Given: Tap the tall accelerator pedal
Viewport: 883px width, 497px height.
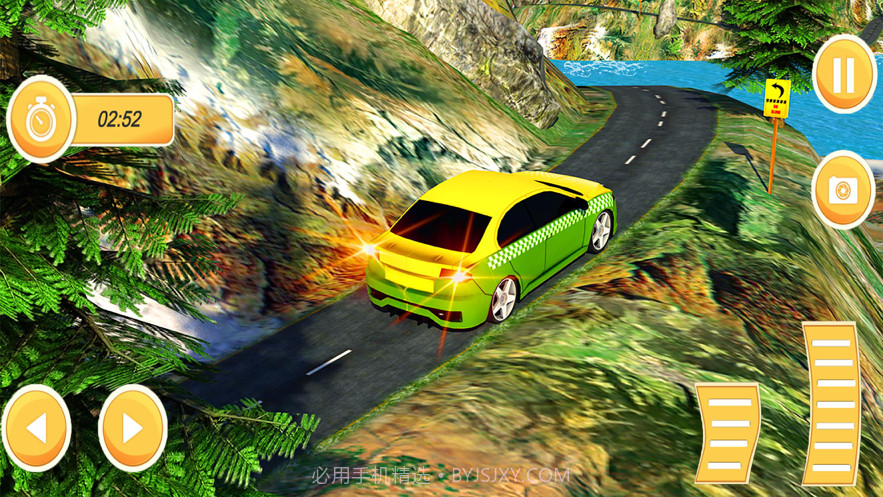Looking at the screenshot, I should pyautogui.click(x=831, y=403).
